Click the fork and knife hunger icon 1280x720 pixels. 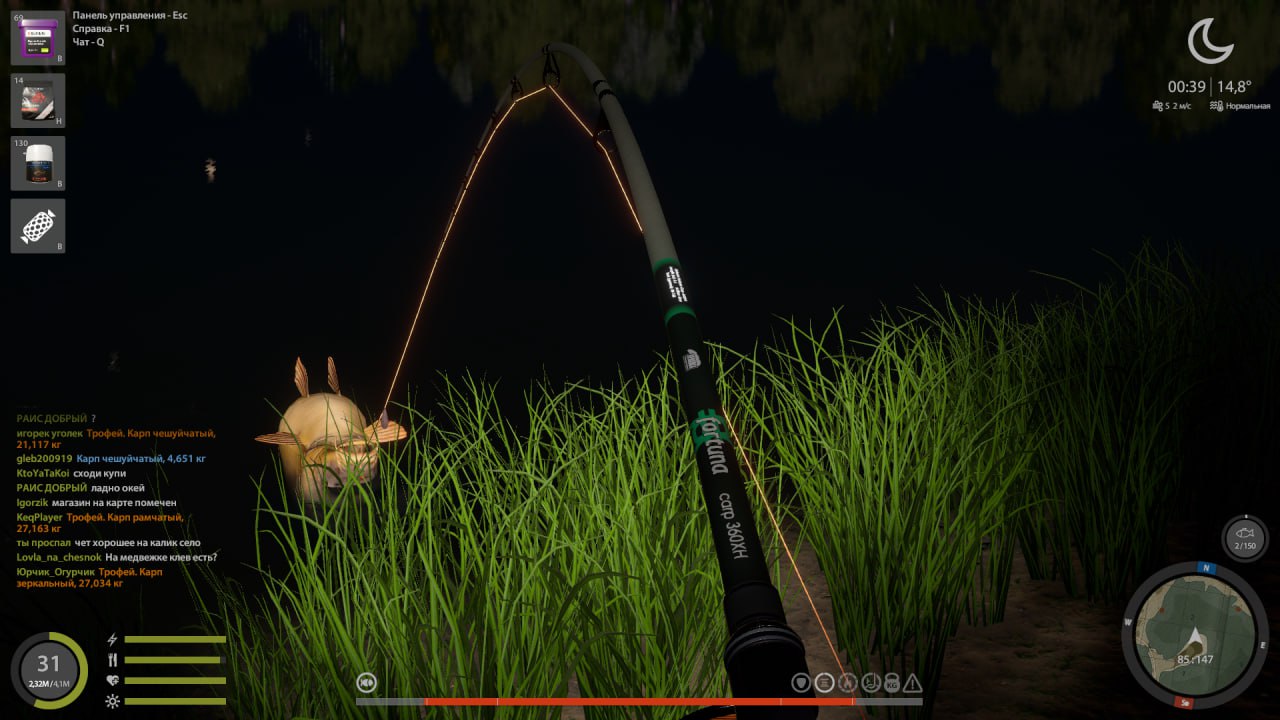[x=113, y=660]
